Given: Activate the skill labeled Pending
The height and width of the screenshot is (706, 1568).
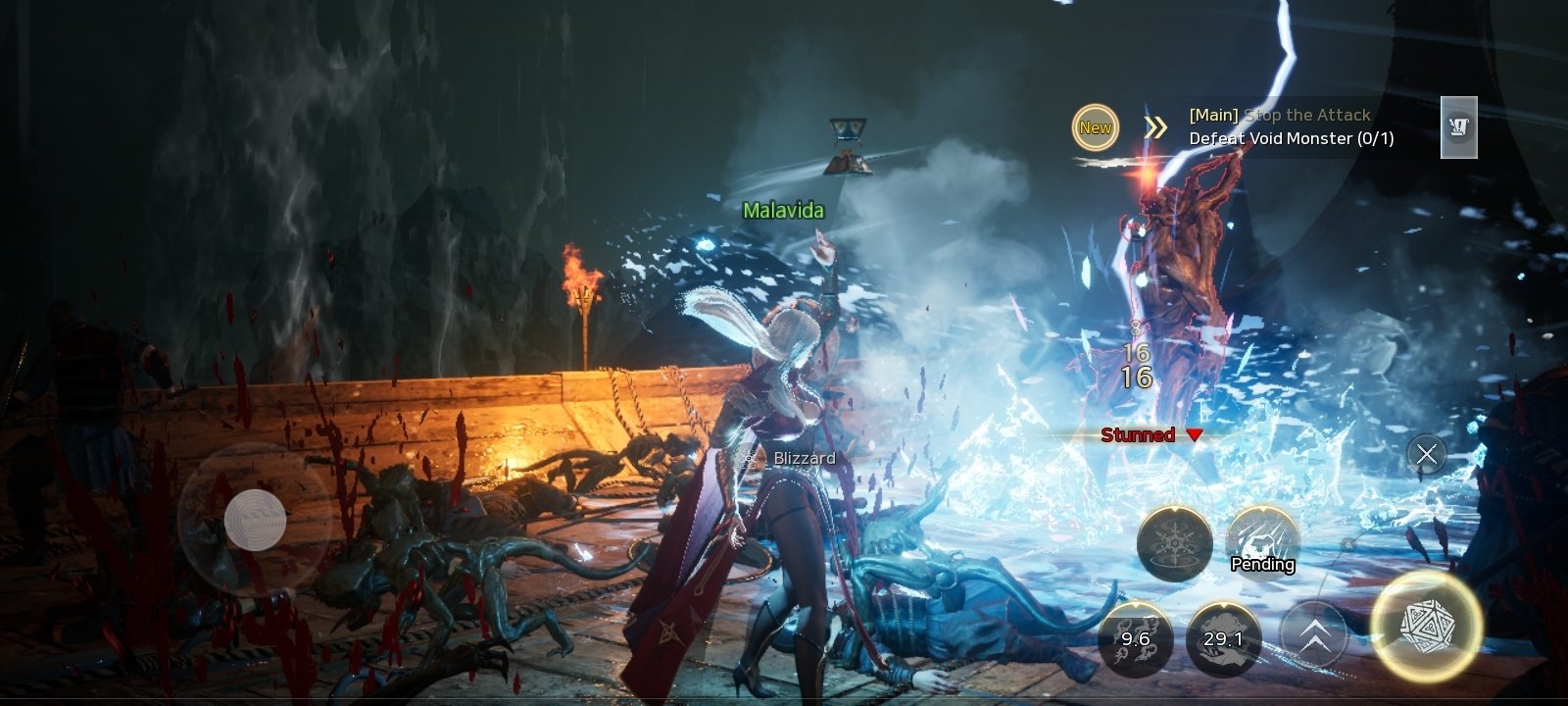Looking at the screenshot, I should click(1262, 542).
